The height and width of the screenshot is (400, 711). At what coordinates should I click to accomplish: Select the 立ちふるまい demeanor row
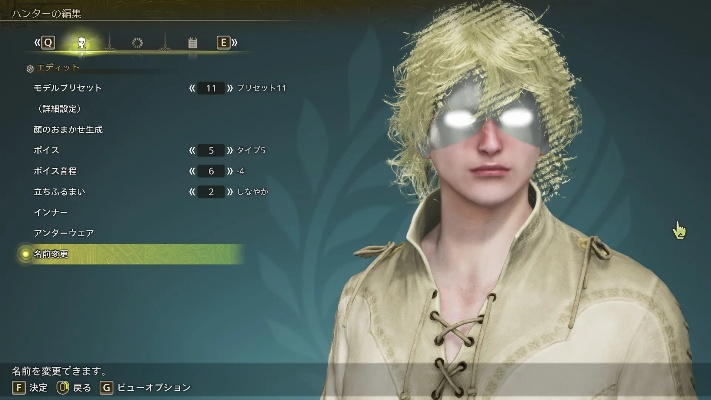tap(56, 191)
